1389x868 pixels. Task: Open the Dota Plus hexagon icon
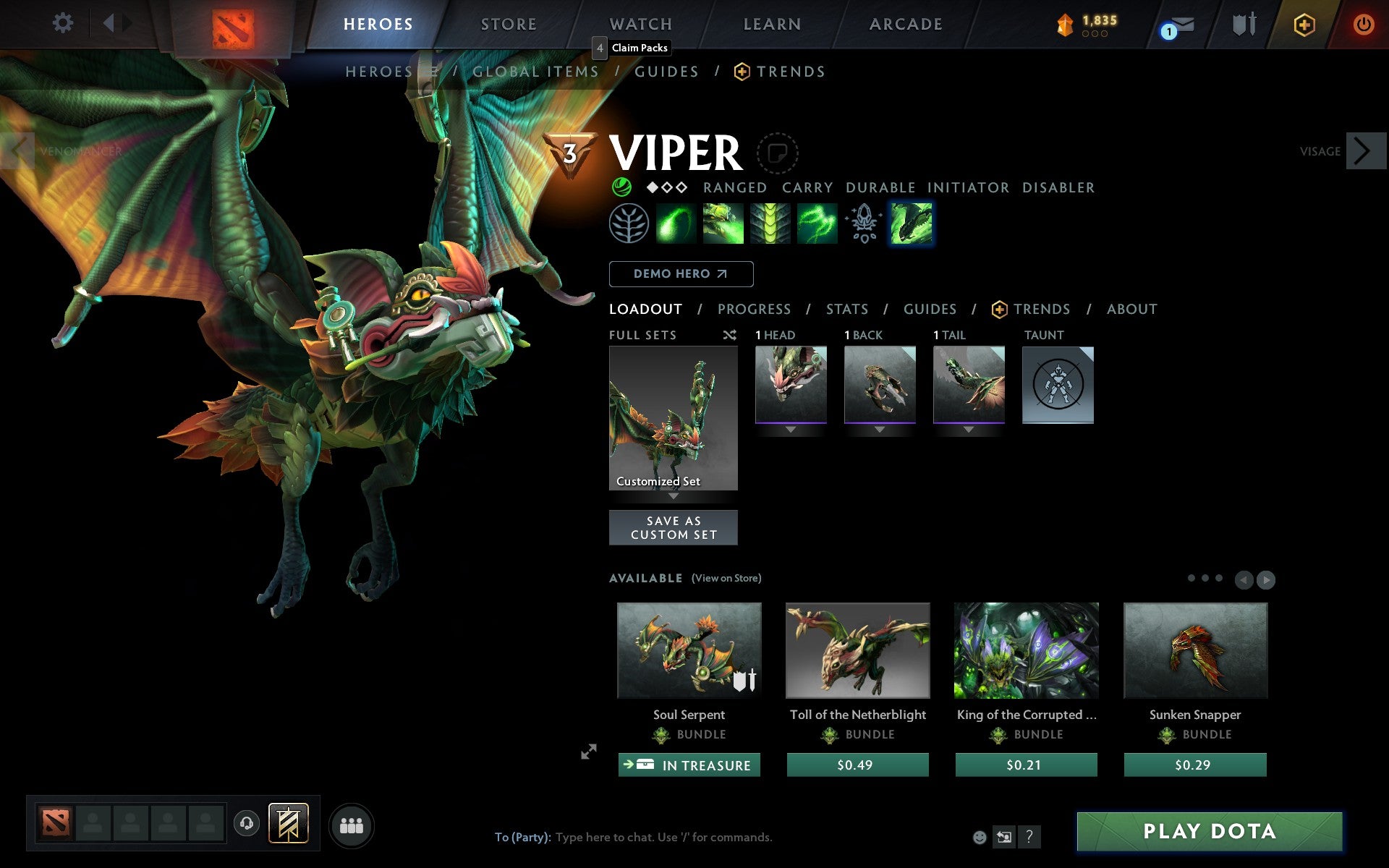point(1303,24)
